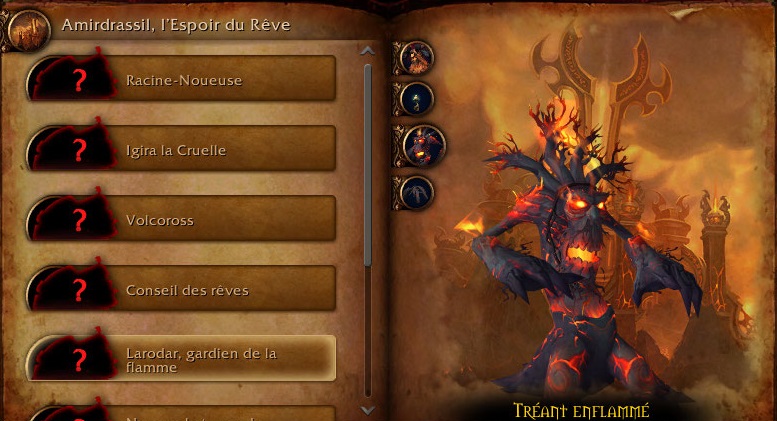Choose Volcoross from the boss list
The image size is (777, 421).
(x=182, y=220)
